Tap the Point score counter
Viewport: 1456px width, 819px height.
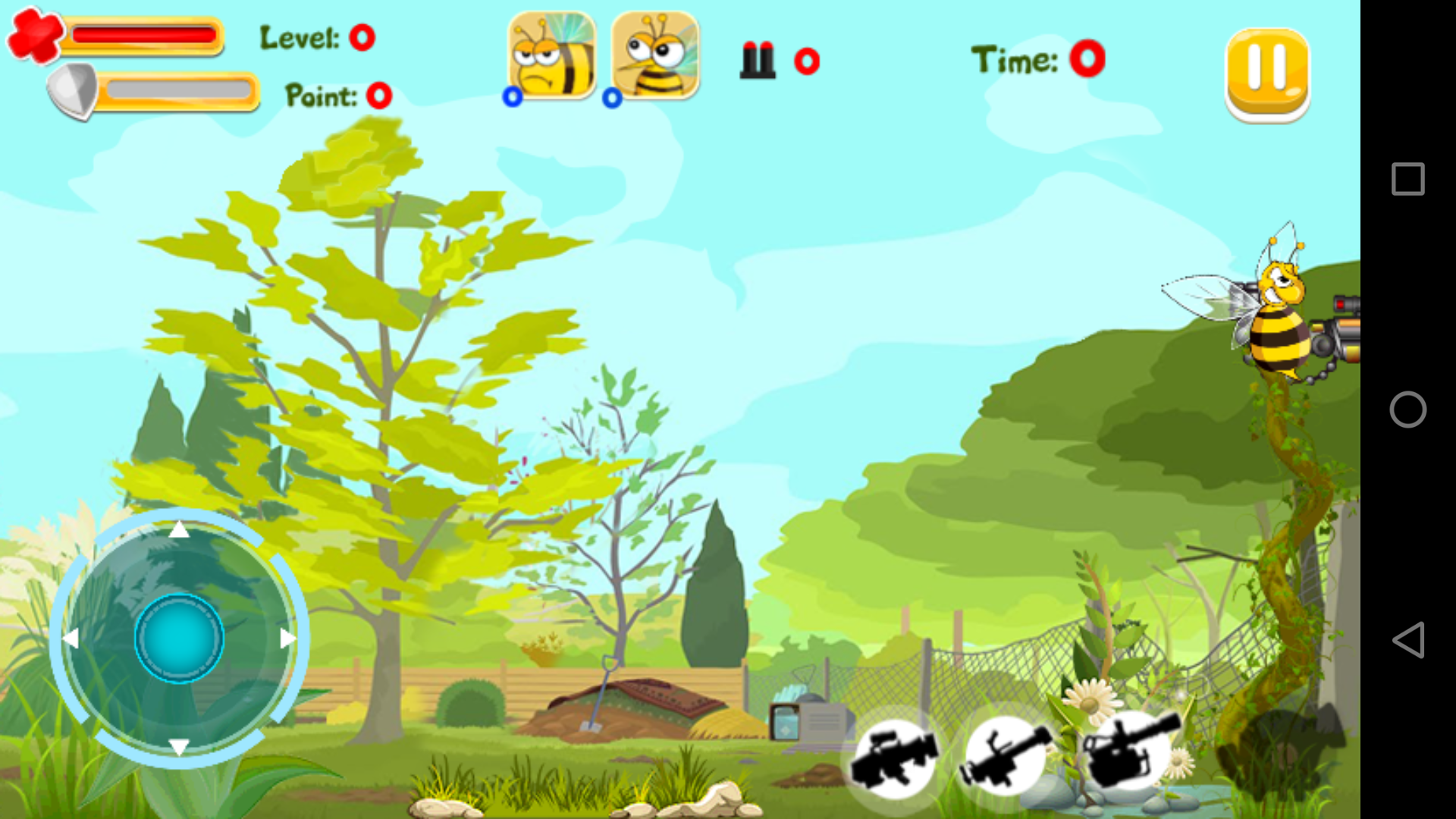pos(378,97)
